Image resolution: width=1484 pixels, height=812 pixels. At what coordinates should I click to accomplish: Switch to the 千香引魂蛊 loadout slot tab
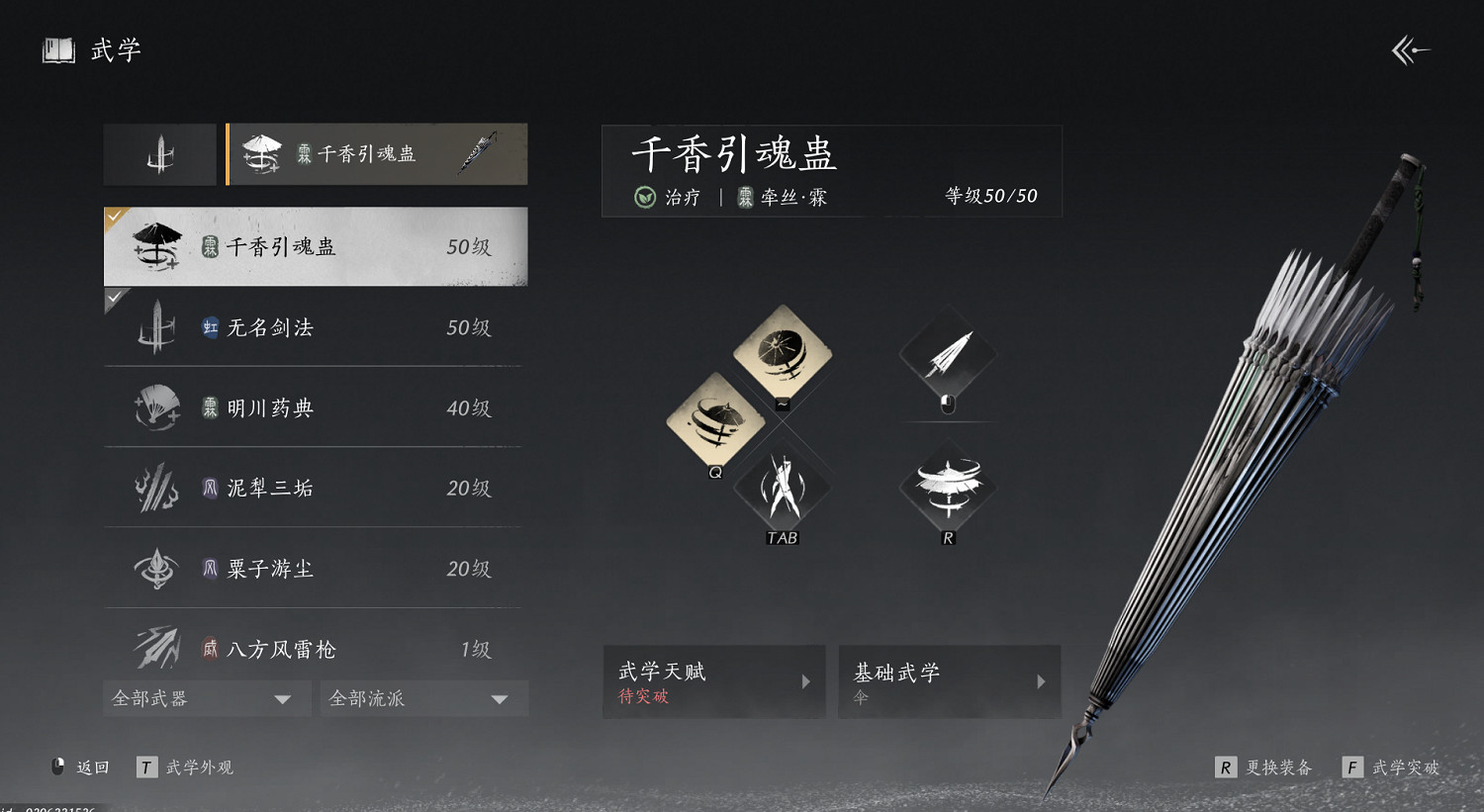(x=378, y=153)
